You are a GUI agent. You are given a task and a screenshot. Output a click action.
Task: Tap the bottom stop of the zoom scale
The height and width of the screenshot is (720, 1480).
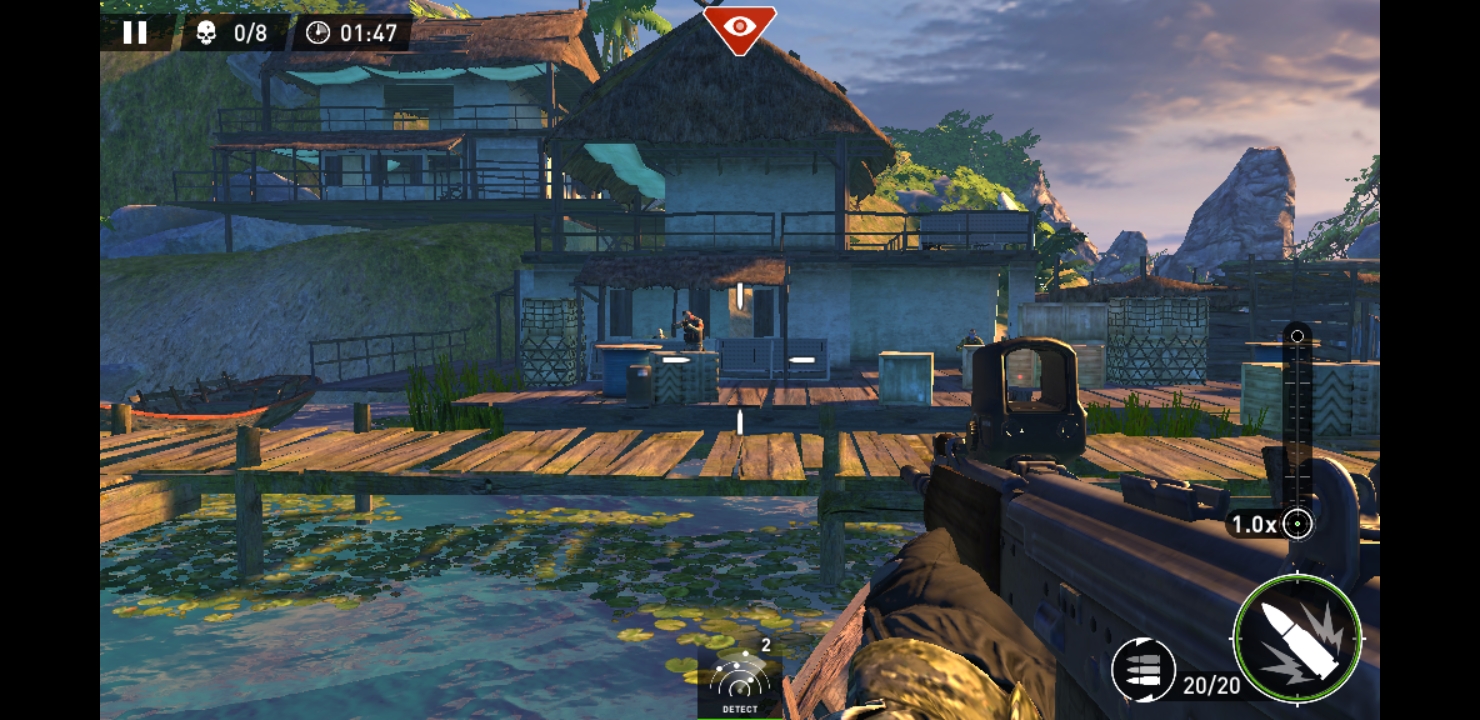[x=1298, y=524]
